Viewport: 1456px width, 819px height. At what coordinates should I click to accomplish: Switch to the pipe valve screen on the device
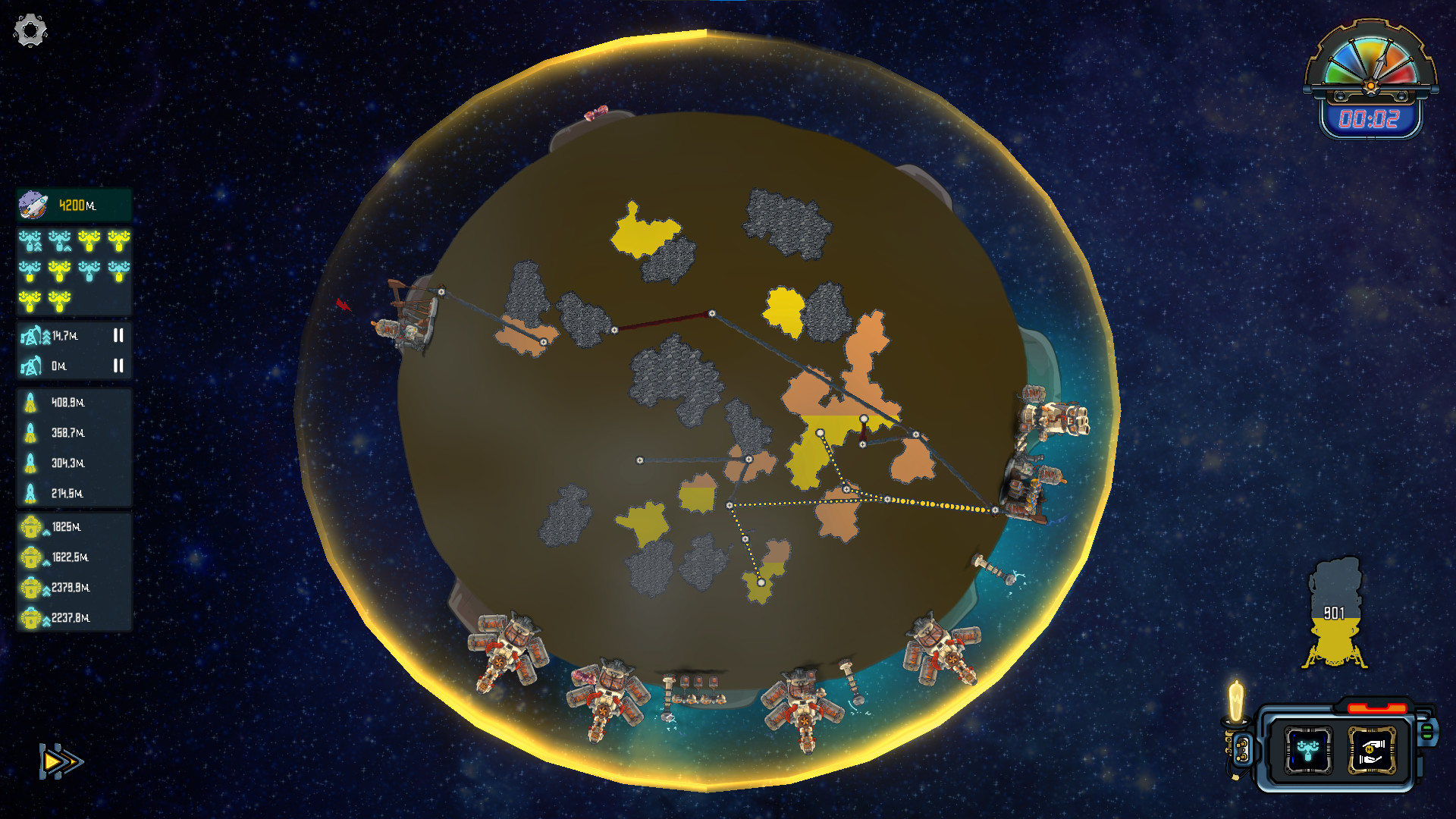tap(1308, 749)
